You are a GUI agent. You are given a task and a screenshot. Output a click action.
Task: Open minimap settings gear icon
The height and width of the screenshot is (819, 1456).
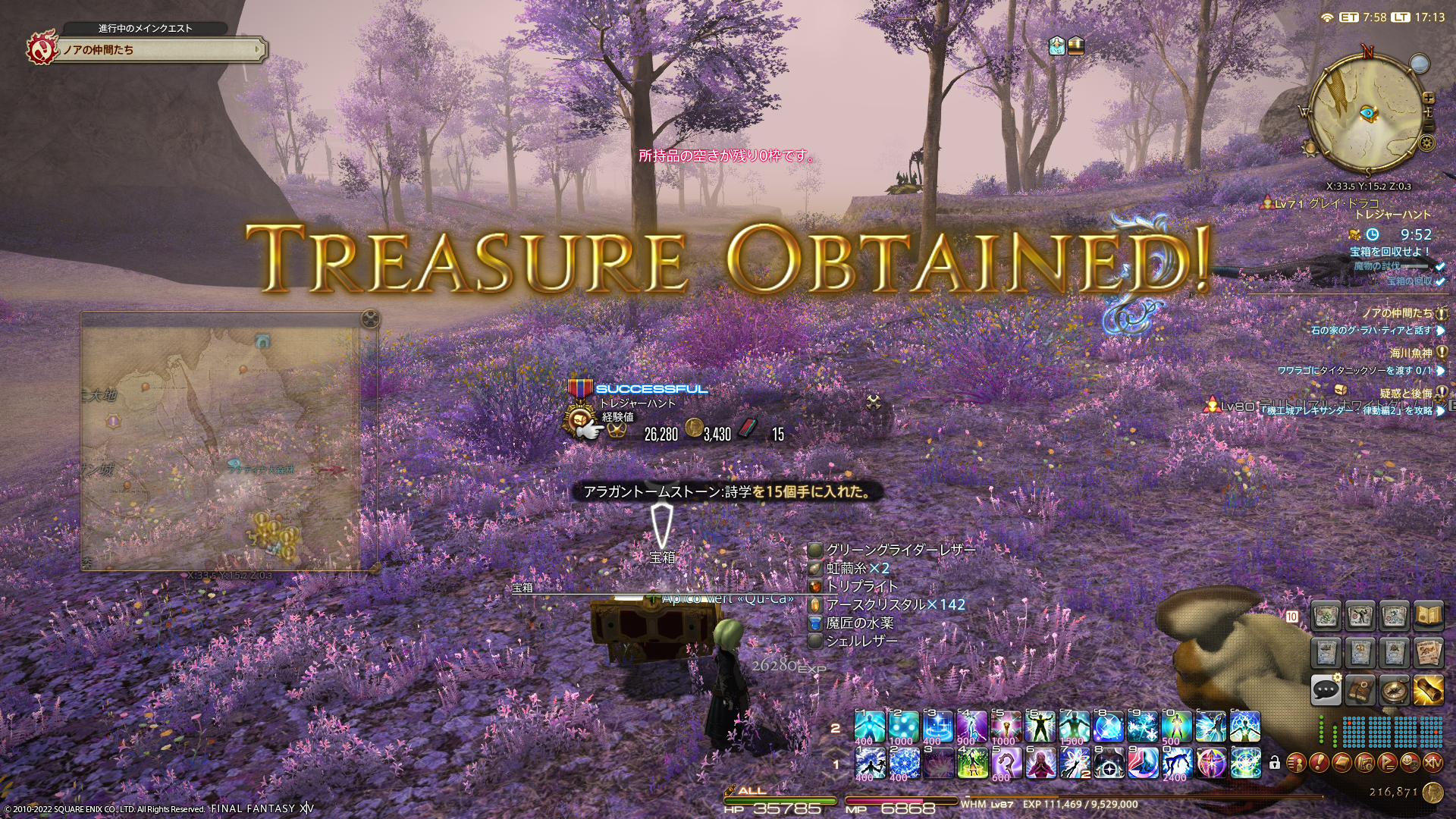[x=1427, y=143]
